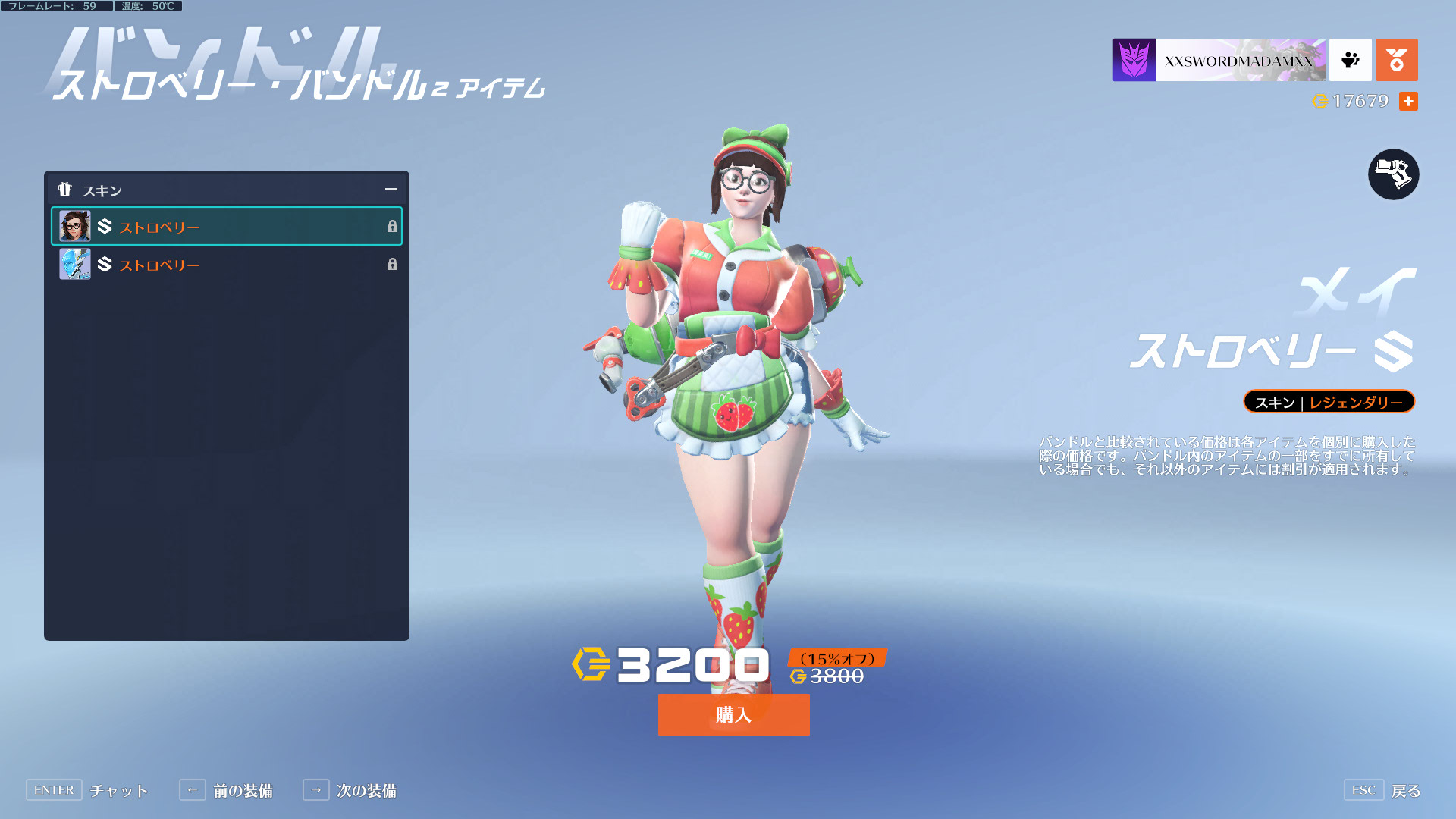Add more currency with the plus button
The width and height of the screenshot is (1456, 819).
point(1408,101)
